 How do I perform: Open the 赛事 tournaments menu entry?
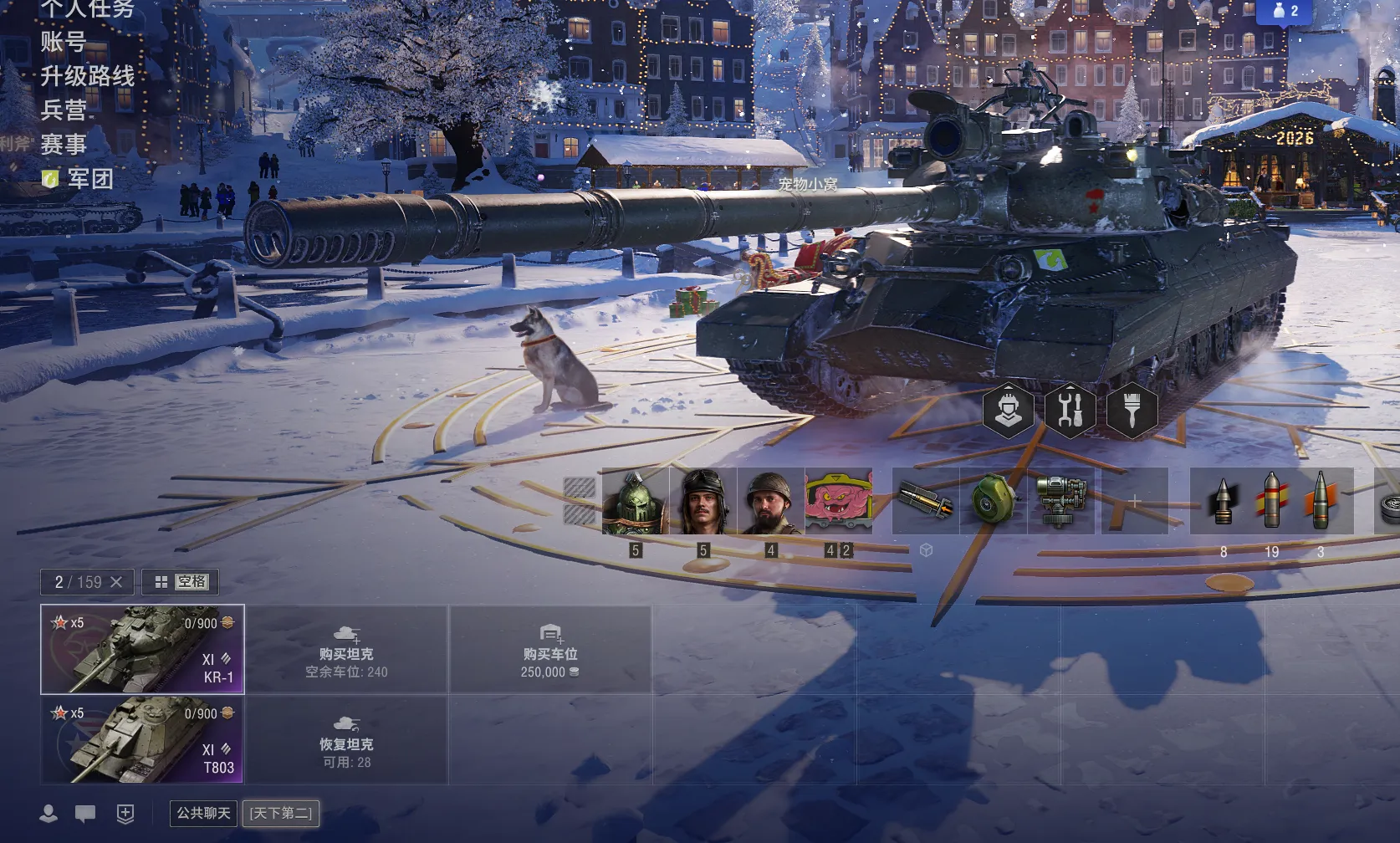64,145
